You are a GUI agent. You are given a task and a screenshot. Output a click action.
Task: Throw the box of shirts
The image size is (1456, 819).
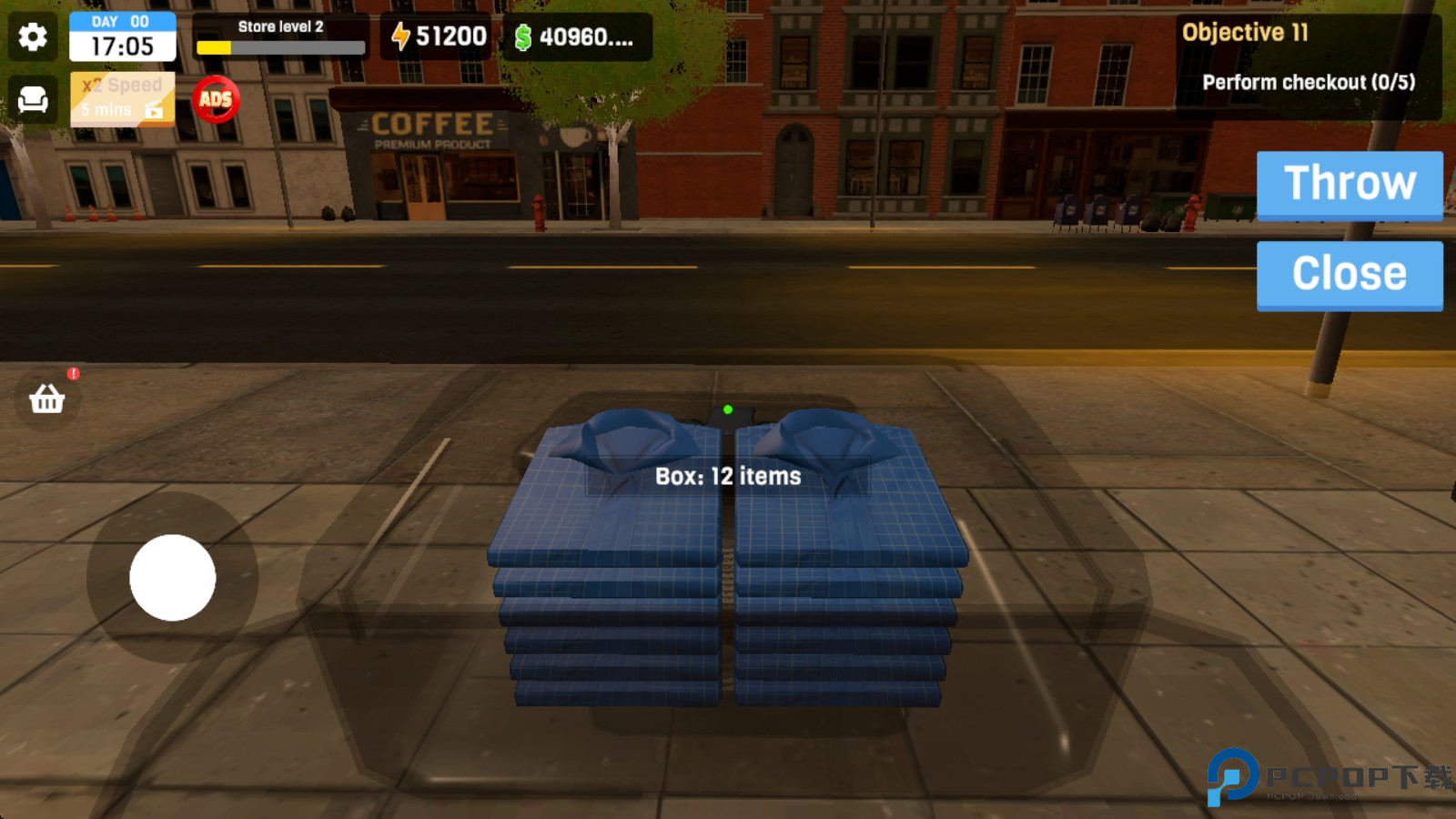(1349, 185)
